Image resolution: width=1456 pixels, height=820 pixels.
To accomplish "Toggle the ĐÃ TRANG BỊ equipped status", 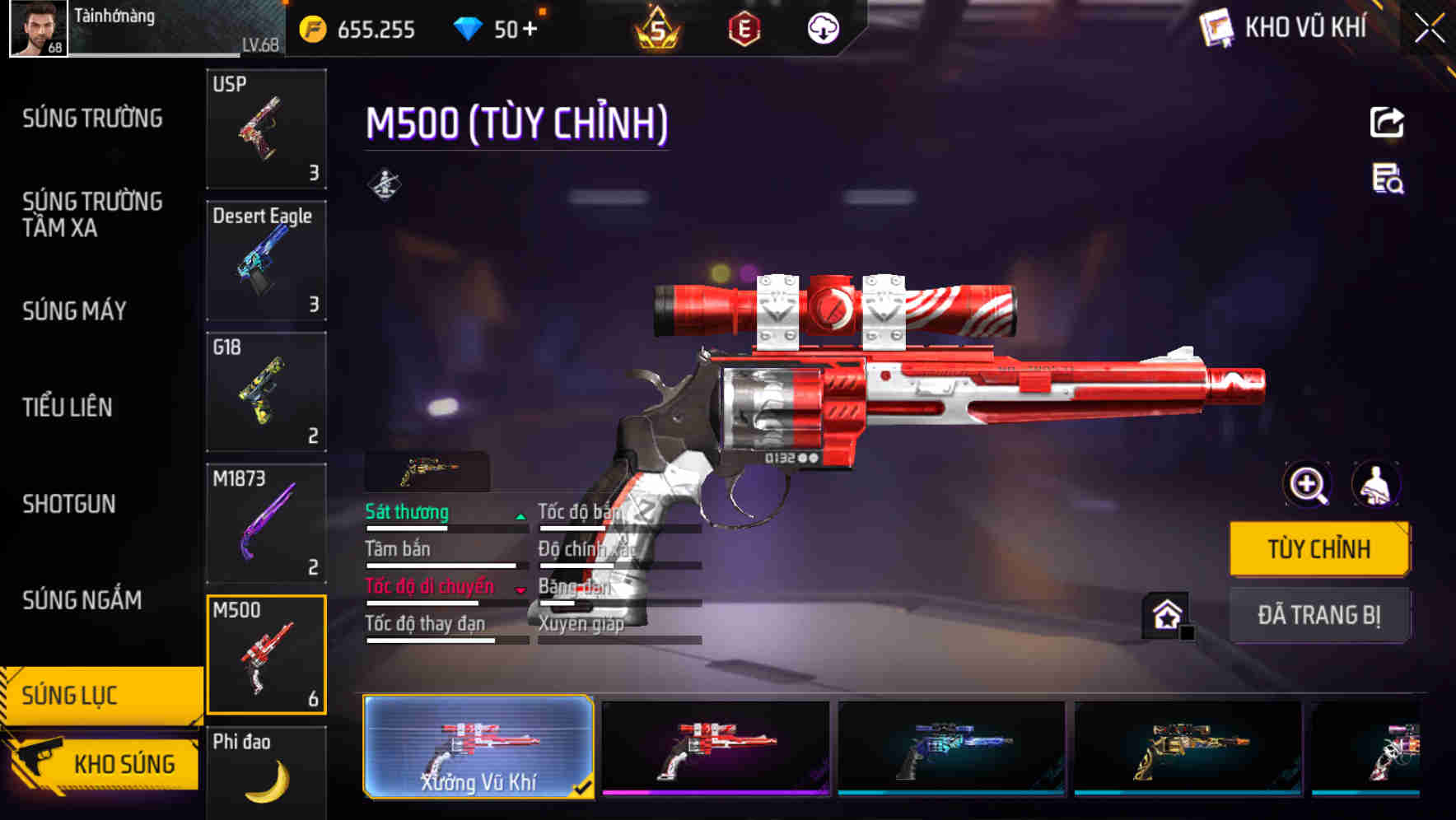I will [1319, 615].
